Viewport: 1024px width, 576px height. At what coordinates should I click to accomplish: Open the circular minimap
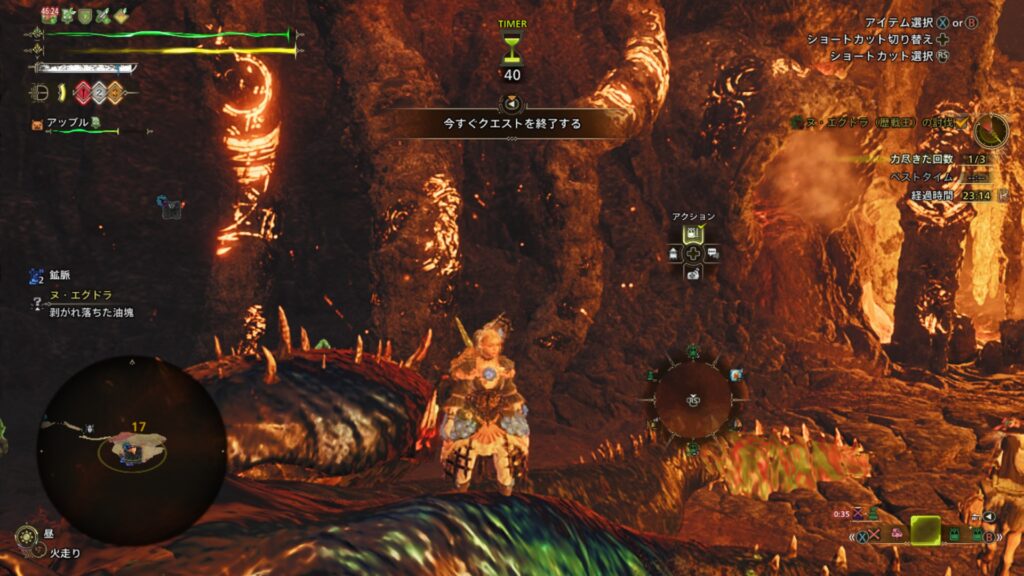click(131, 449)
